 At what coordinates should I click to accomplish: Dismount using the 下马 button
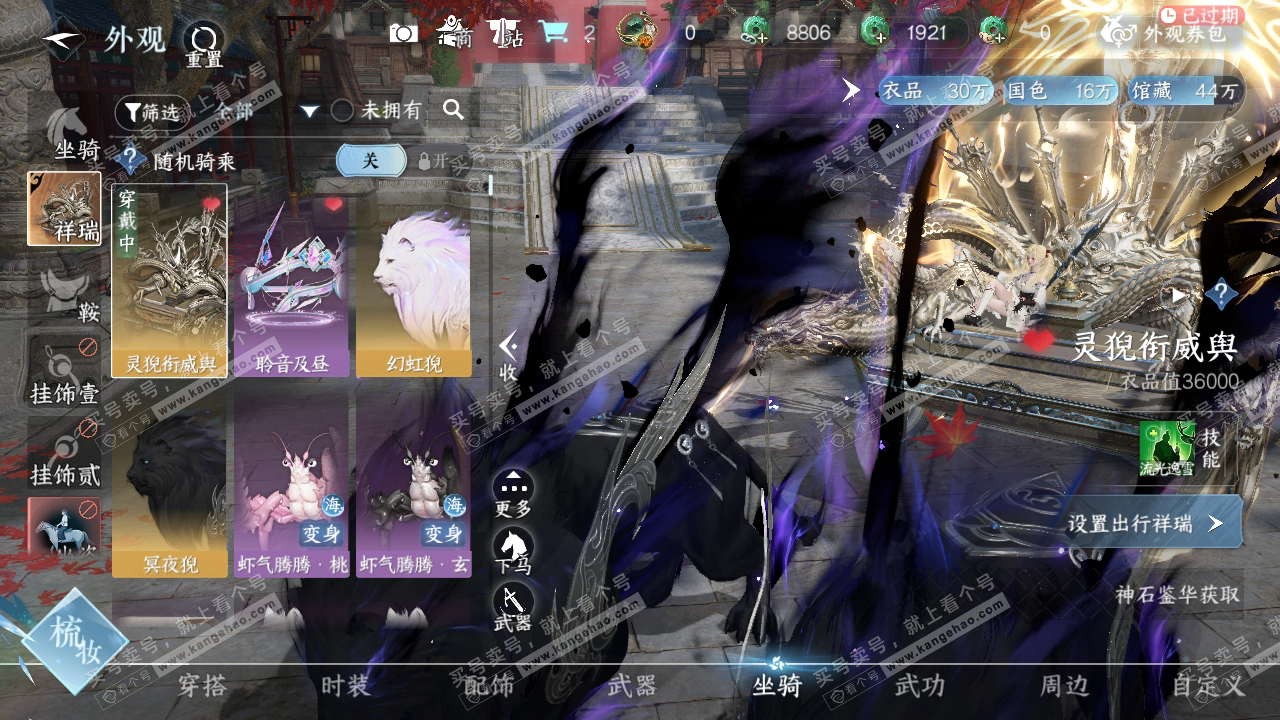click(x=513, y=549)
